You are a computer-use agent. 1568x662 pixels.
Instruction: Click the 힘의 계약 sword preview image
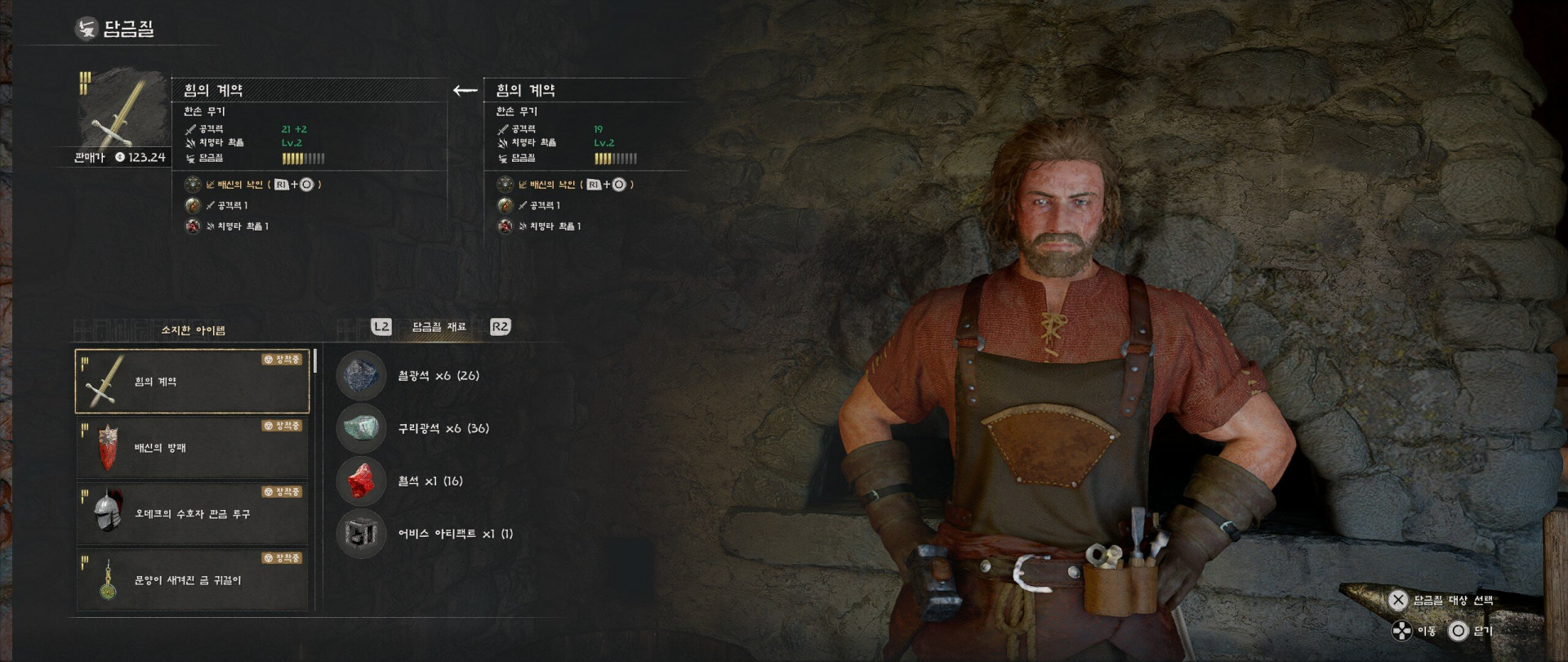[x=117, y=110]
